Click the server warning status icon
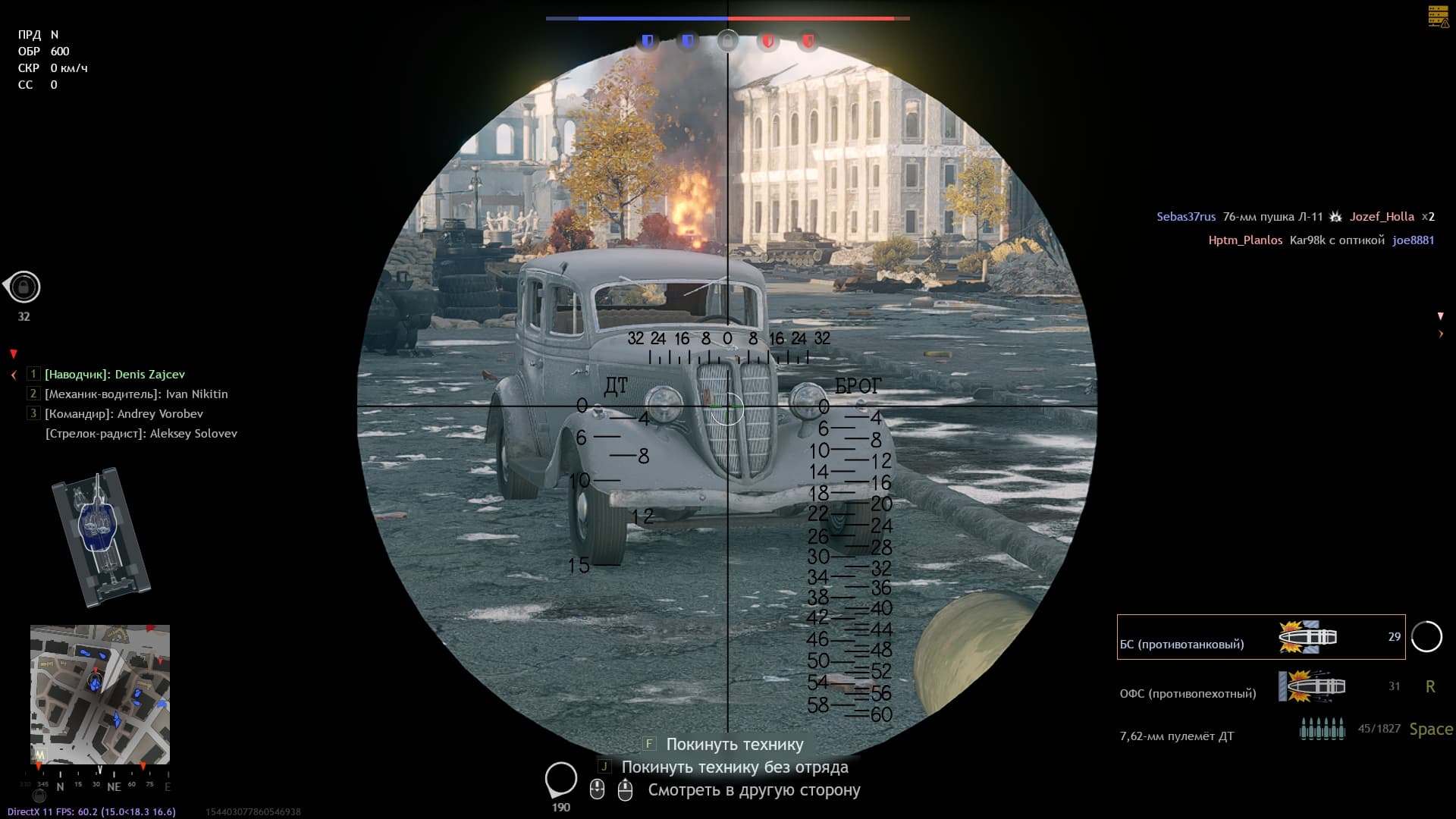This screenshot has width=1456, height=819. [1438, 17]
